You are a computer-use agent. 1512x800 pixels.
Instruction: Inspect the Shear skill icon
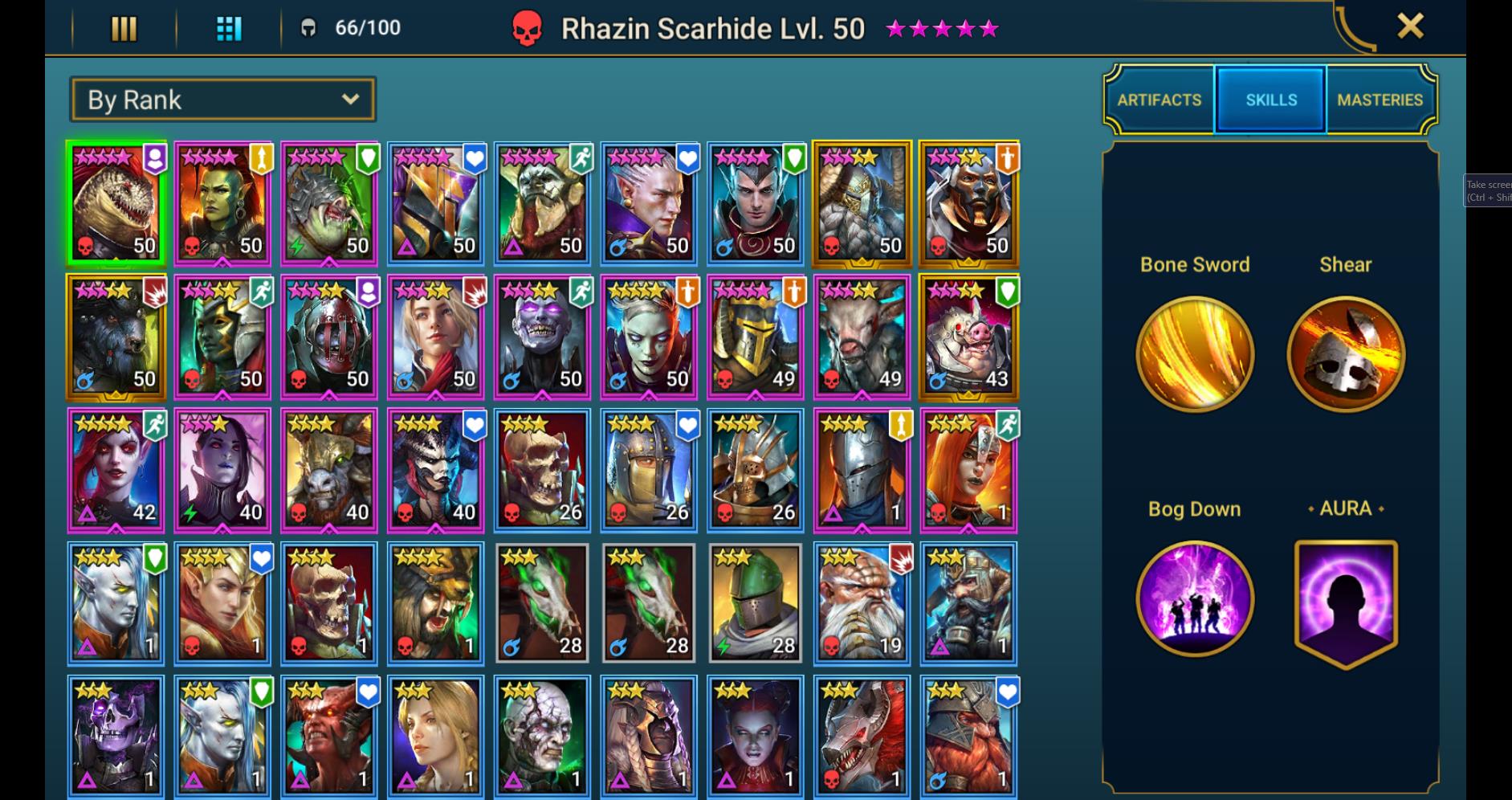click(x=1346, y=353)
